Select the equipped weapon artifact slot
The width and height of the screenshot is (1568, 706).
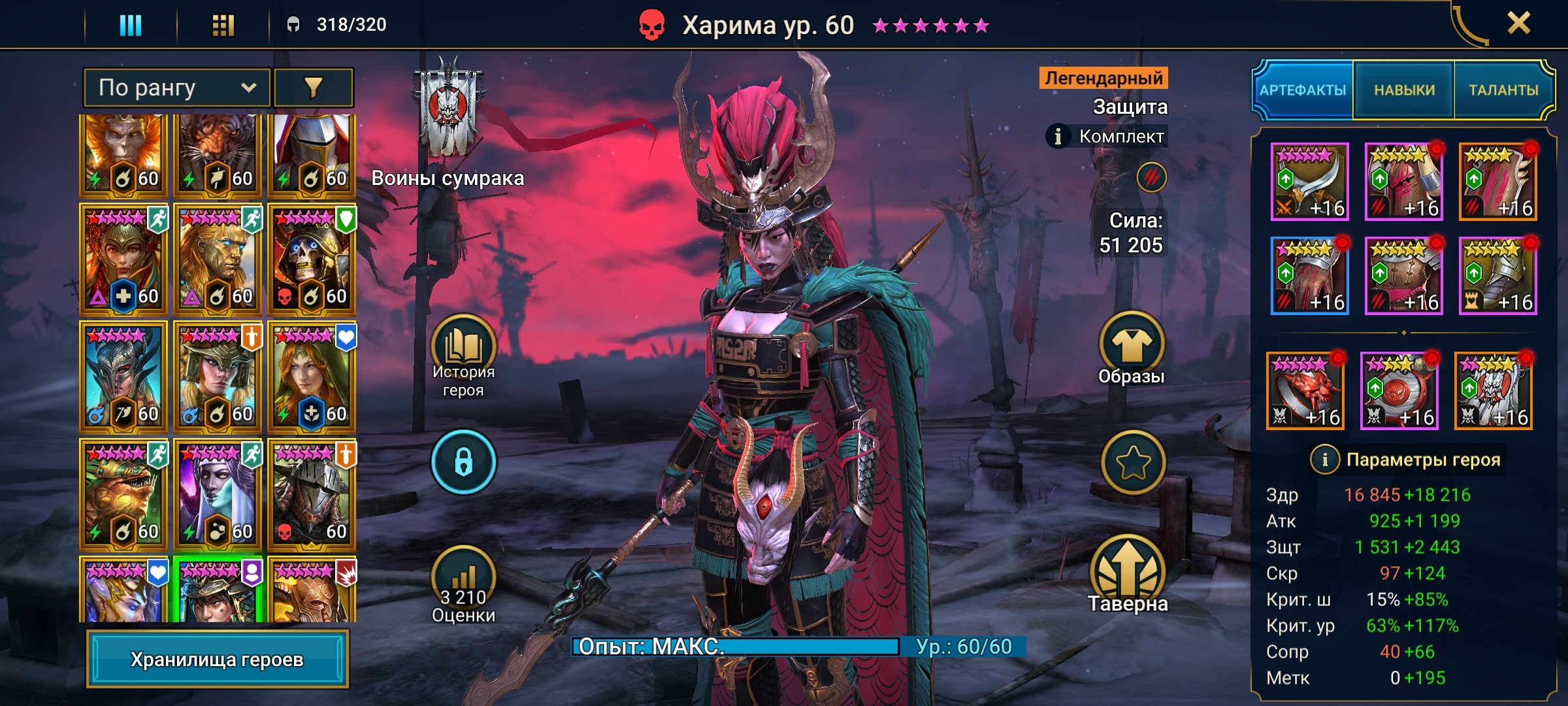point(1309,181)
